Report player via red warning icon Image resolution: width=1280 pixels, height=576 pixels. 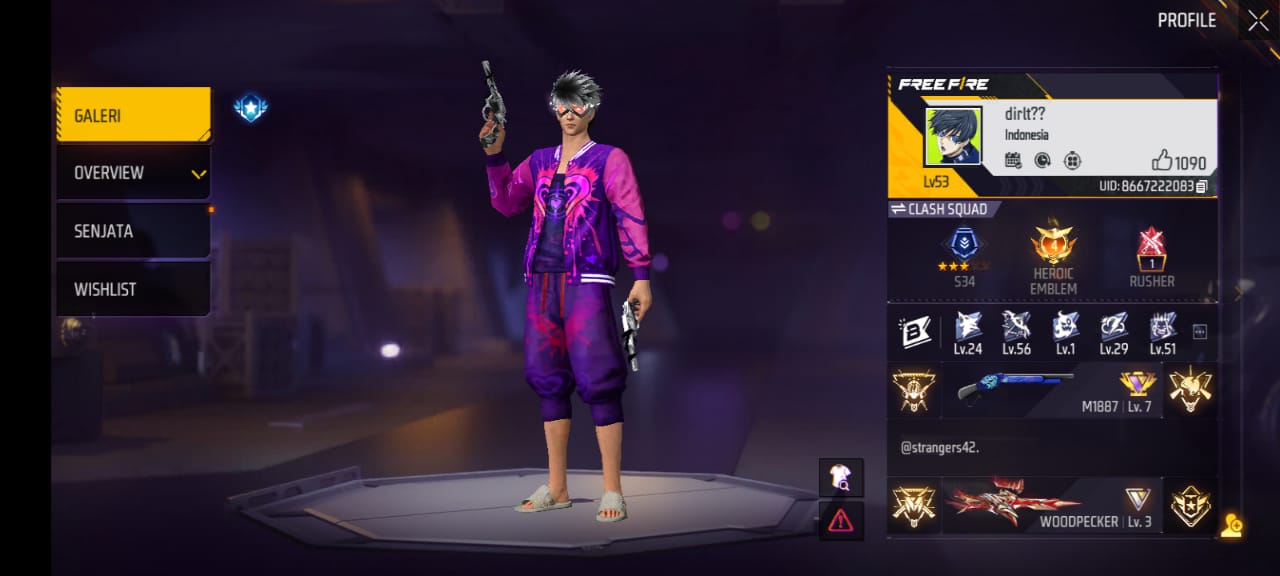tap(841, 520)
